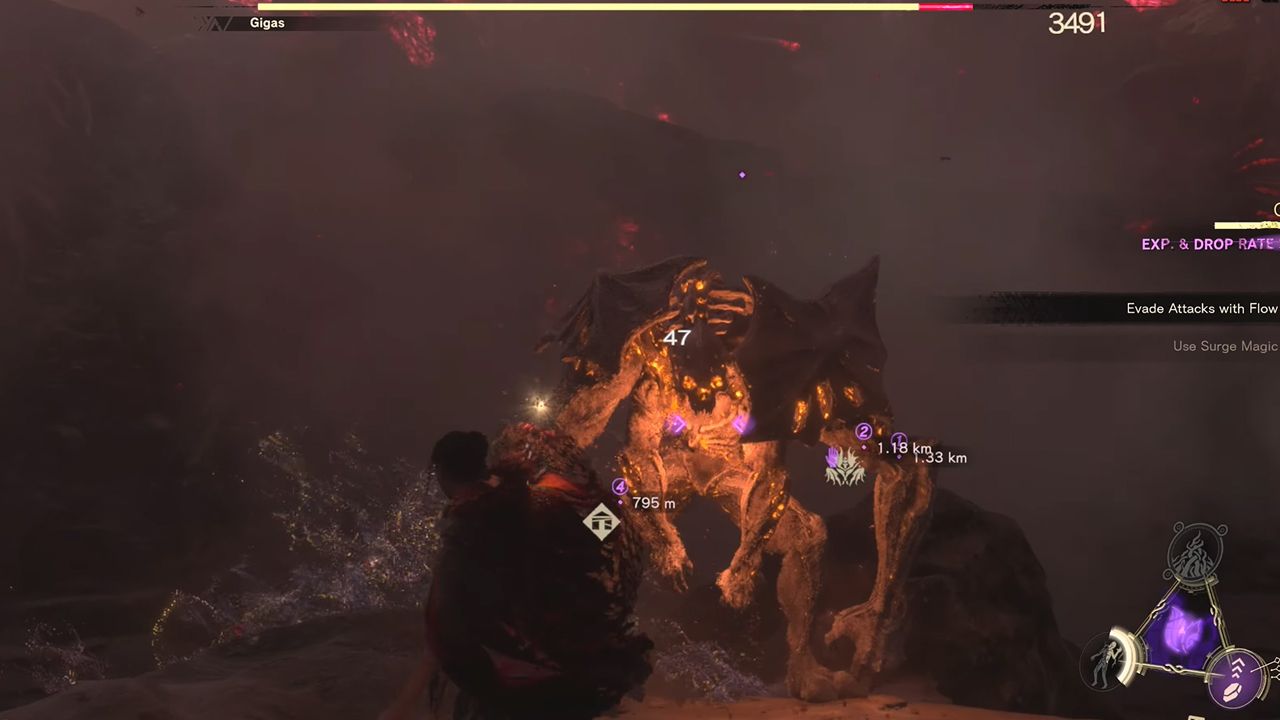The width and height of the screenshot is (1280, 720).
Task: Click the purple hand detection icon near Gigas
Action: (832, 458)
